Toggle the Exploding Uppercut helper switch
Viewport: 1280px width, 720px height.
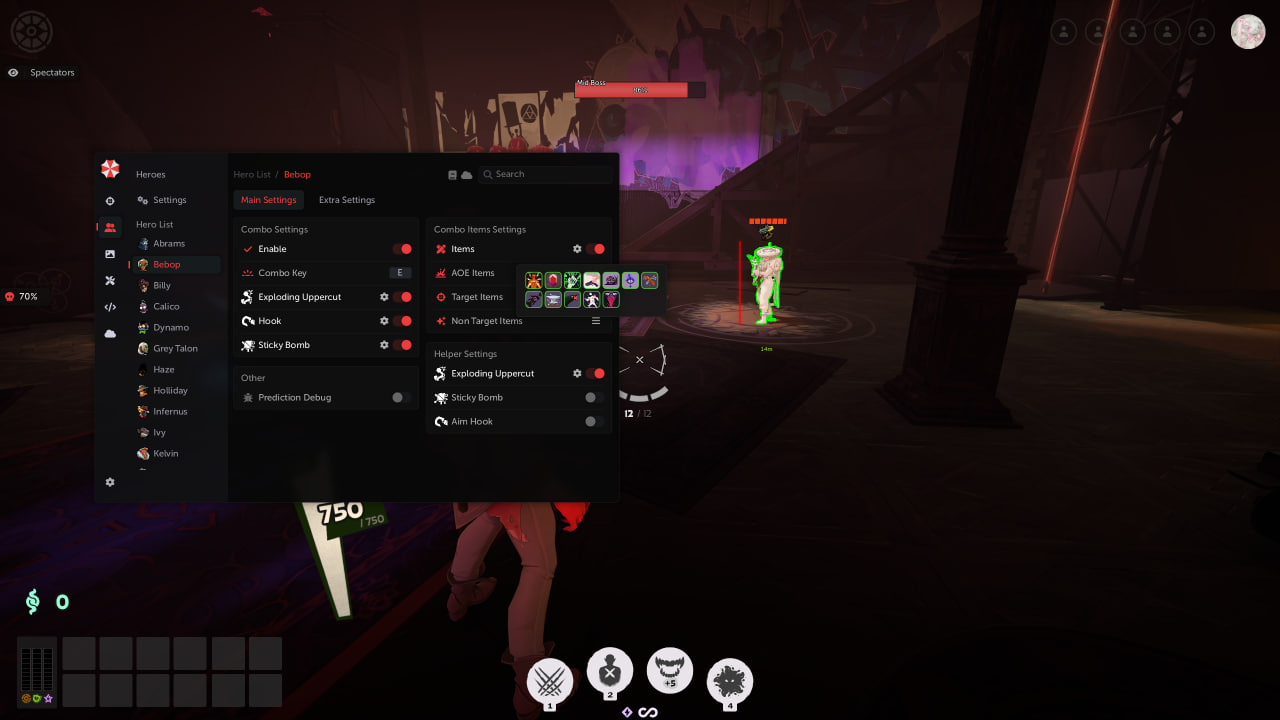[595, 373]
